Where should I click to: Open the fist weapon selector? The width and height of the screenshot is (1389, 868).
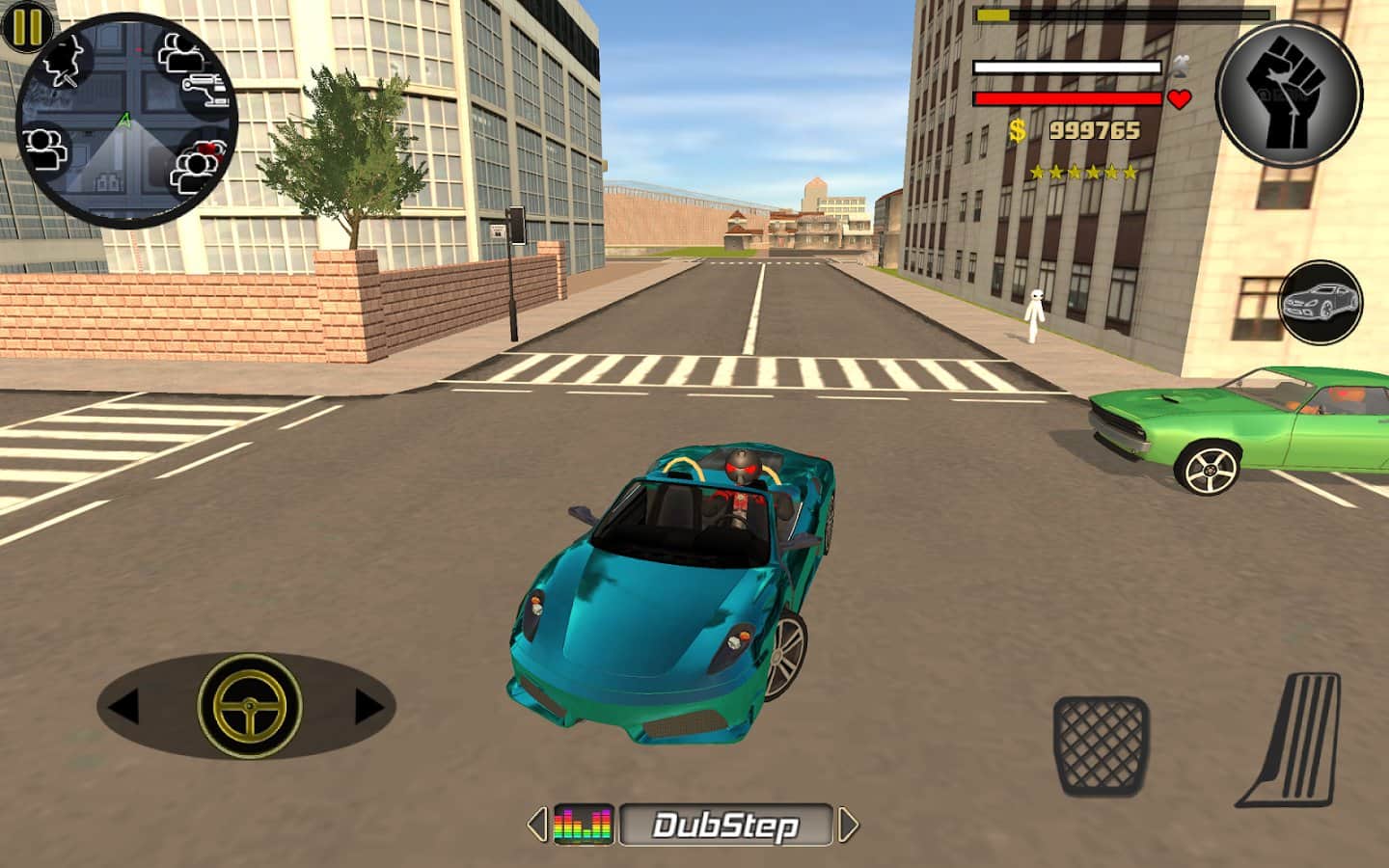click(1289, 95)
